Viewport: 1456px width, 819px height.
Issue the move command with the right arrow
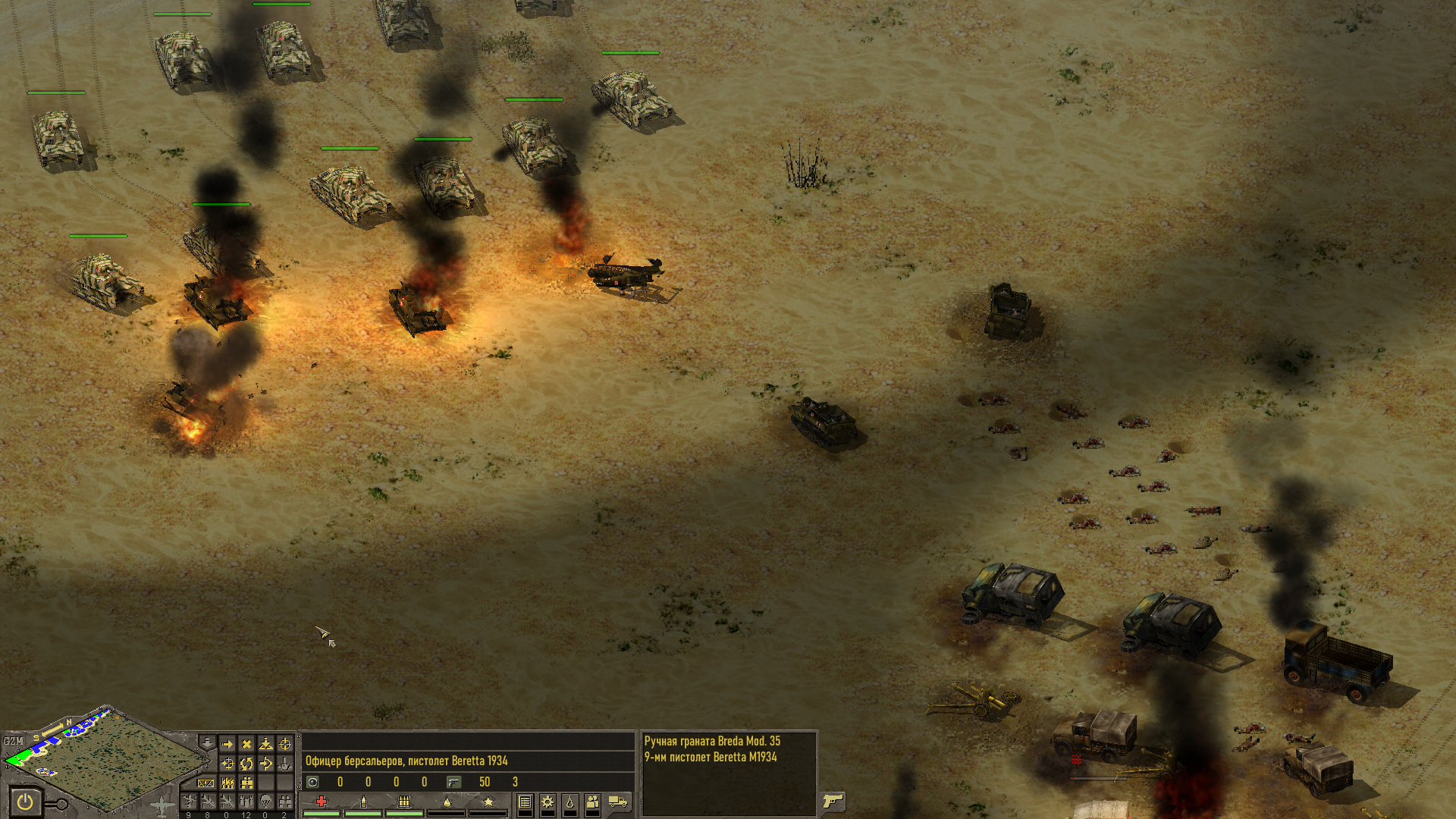click(x=227, y=744)
